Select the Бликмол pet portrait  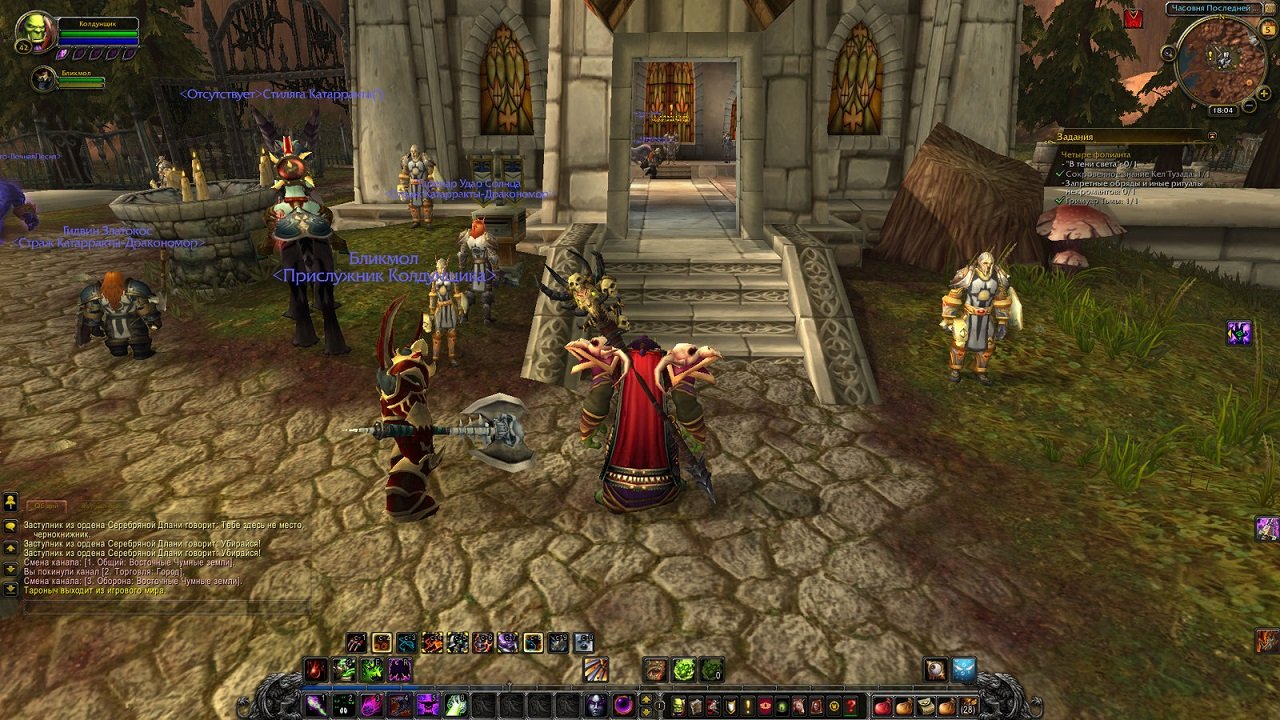coord(44,79)
